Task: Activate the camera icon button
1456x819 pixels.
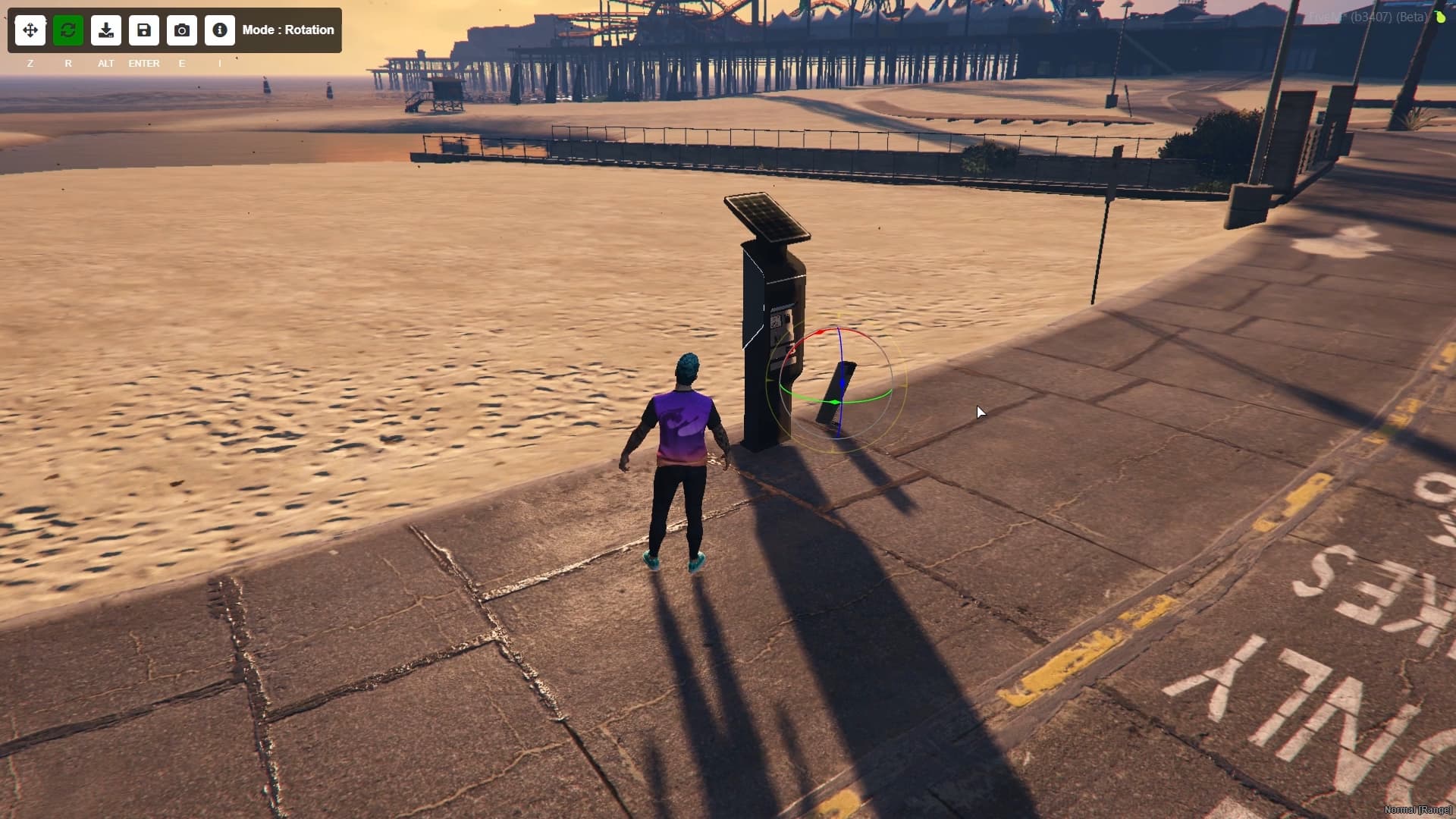Action: [182, 30]
